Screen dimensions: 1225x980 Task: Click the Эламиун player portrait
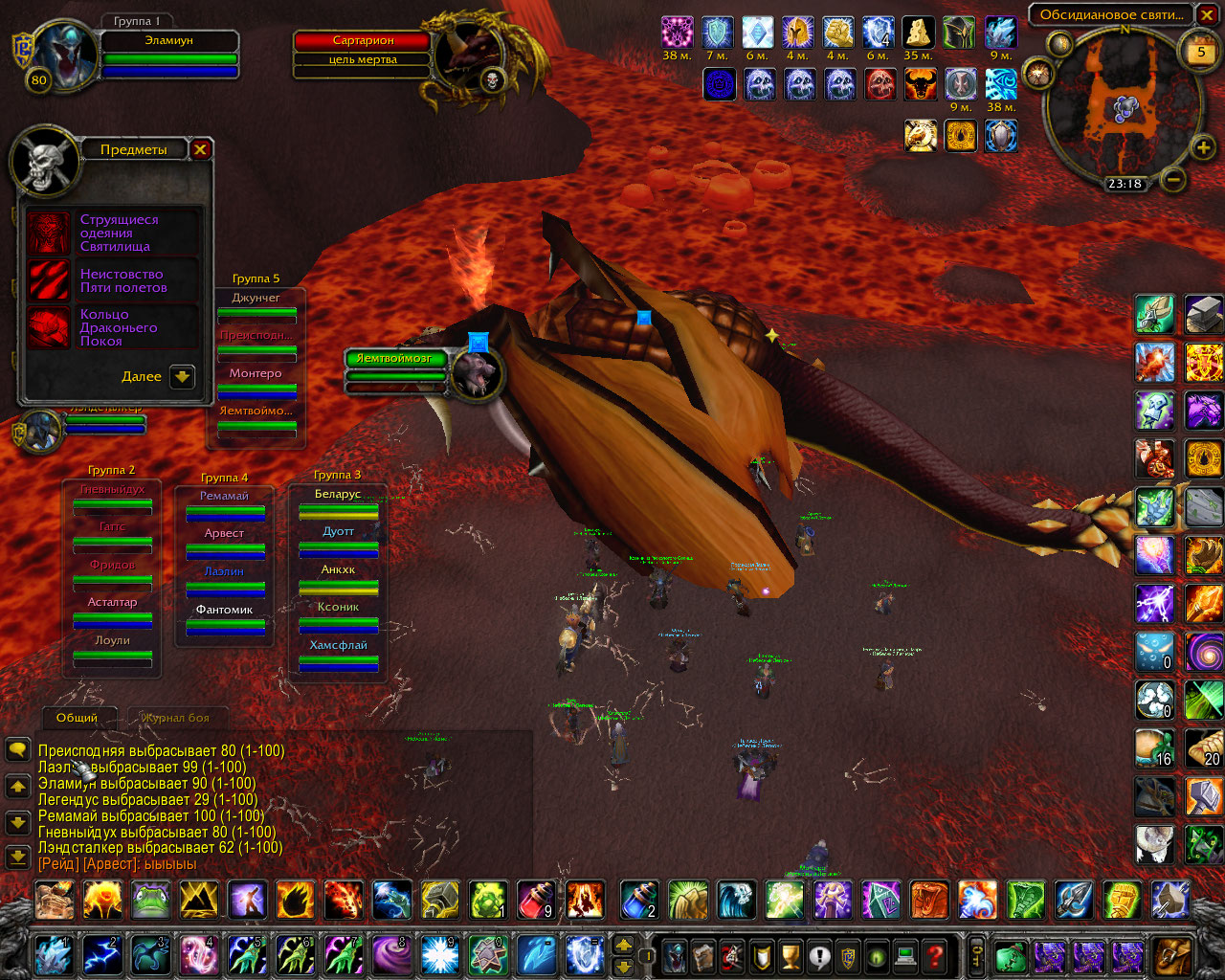65,56
